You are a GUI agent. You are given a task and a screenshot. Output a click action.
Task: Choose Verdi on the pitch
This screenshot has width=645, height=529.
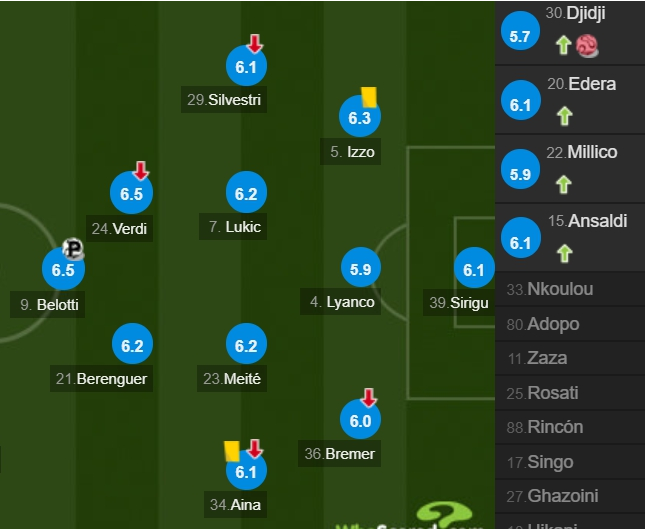[132, 195]
